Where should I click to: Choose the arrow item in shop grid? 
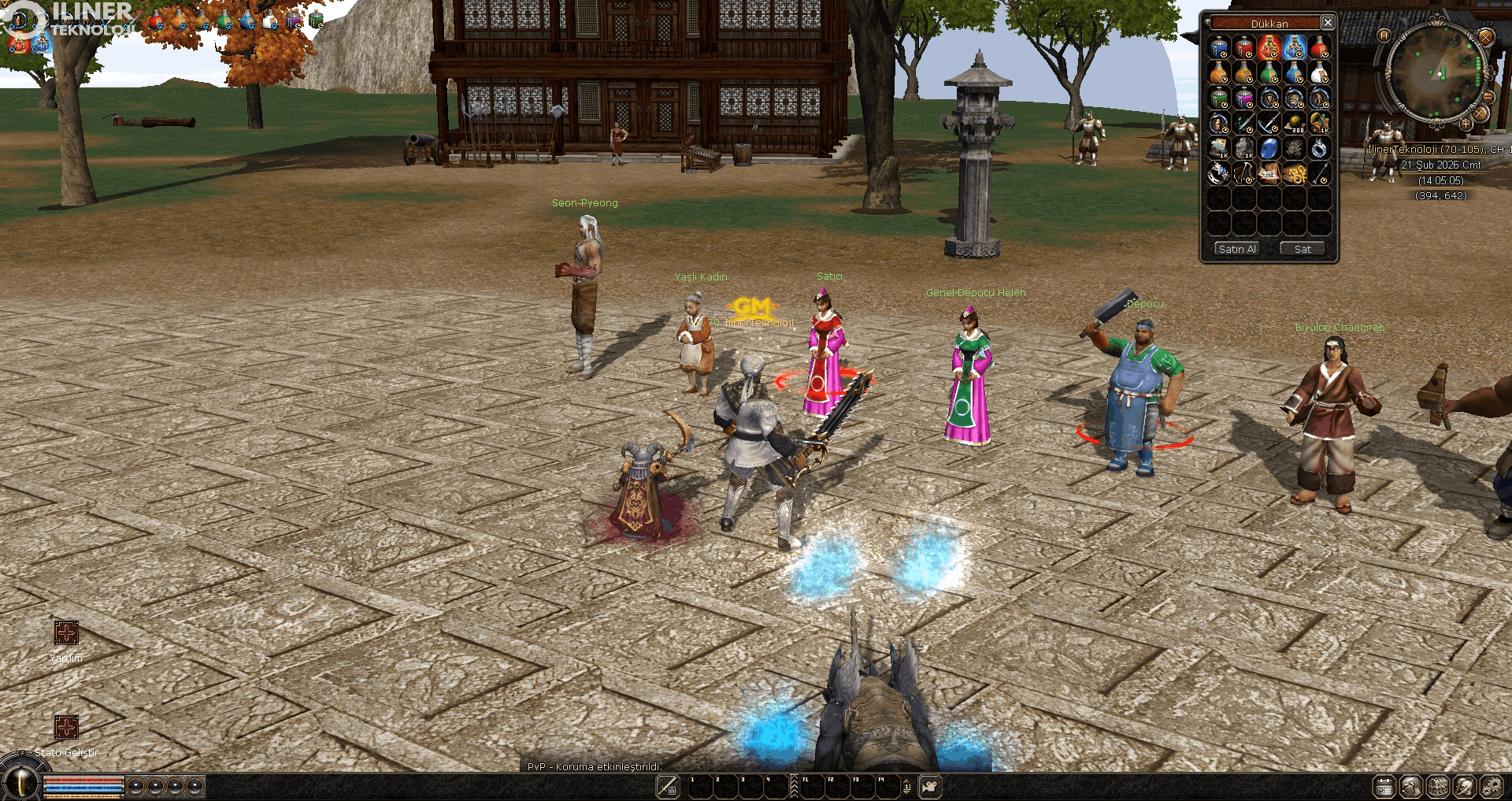pos(1319,173)
